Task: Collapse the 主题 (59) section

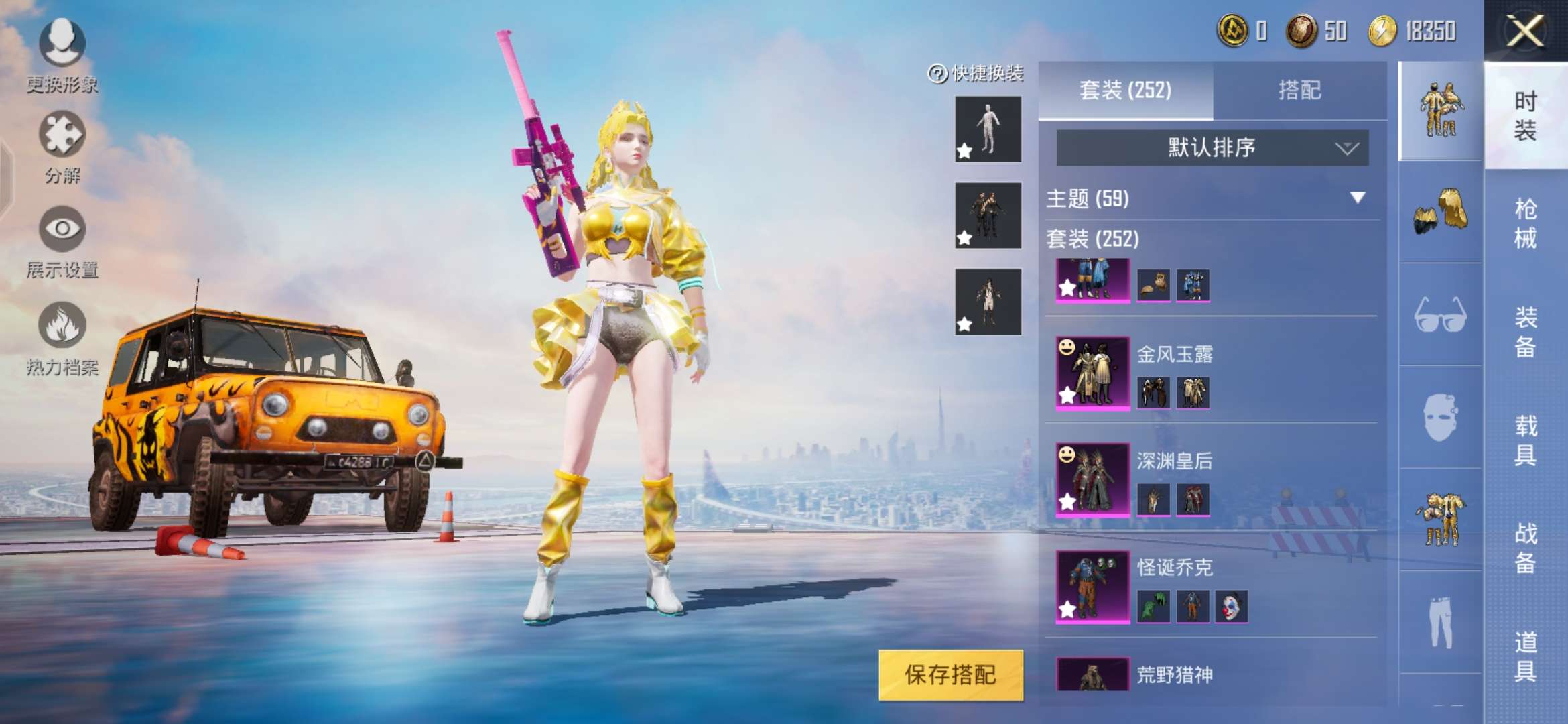Action: click(1358, 198)
